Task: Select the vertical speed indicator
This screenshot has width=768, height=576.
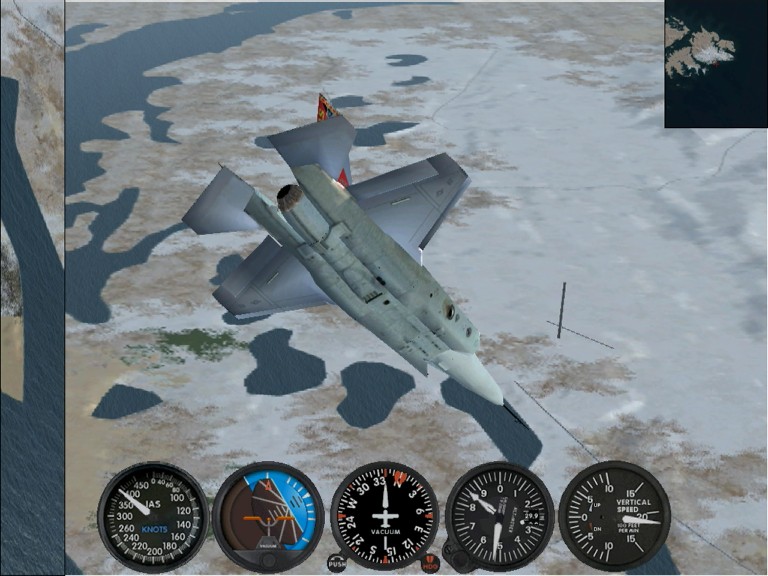Action: pos(613,516)
